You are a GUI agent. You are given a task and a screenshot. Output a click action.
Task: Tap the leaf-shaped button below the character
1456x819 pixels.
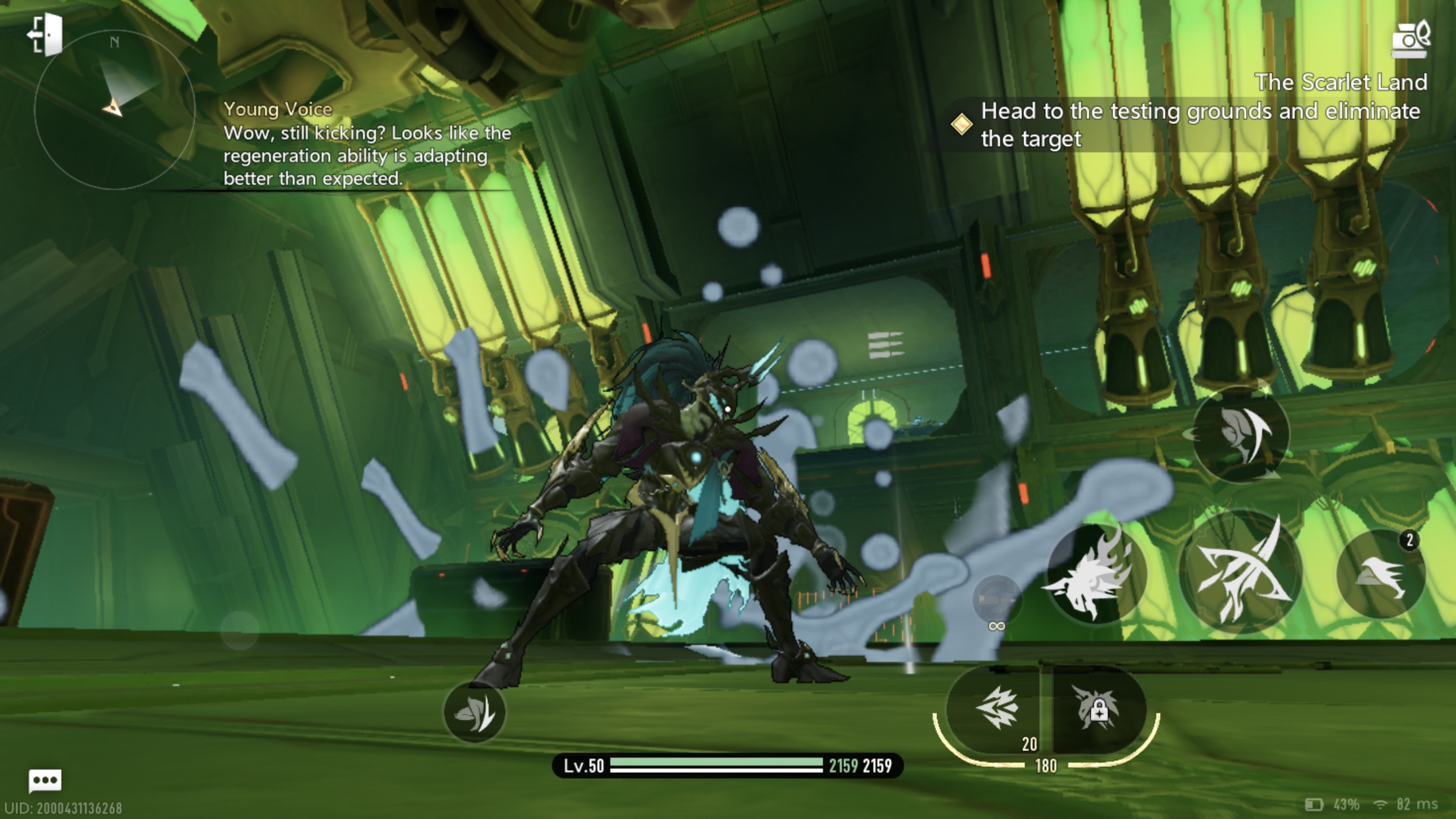click(474, 713)
